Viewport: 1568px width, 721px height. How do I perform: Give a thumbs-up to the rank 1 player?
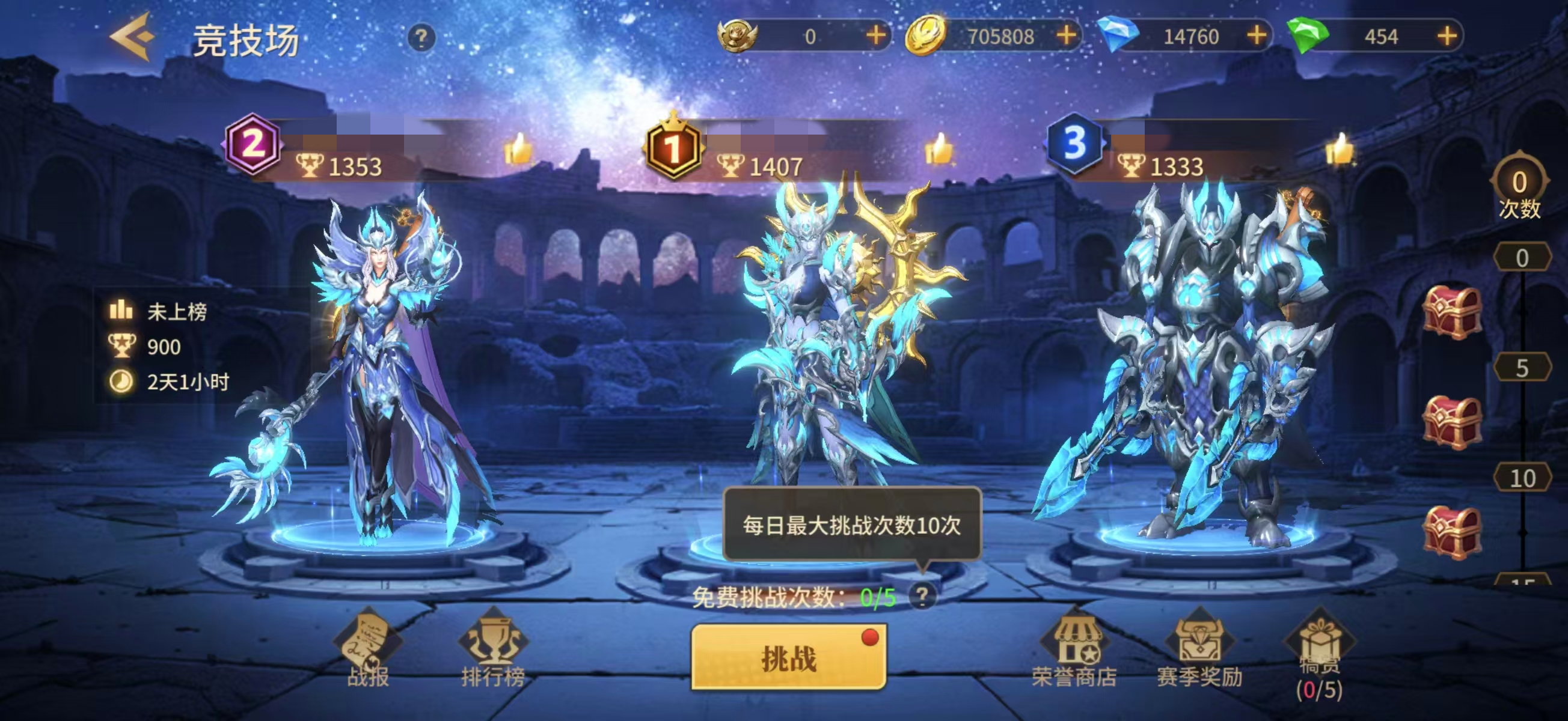(x=939, y=152)
